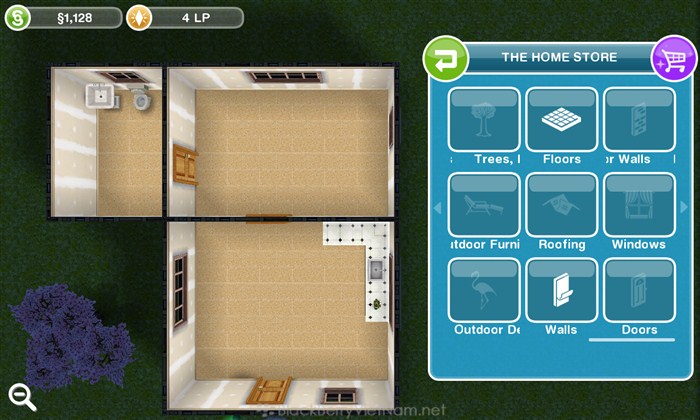Open the Trees category

pos(484,127)
